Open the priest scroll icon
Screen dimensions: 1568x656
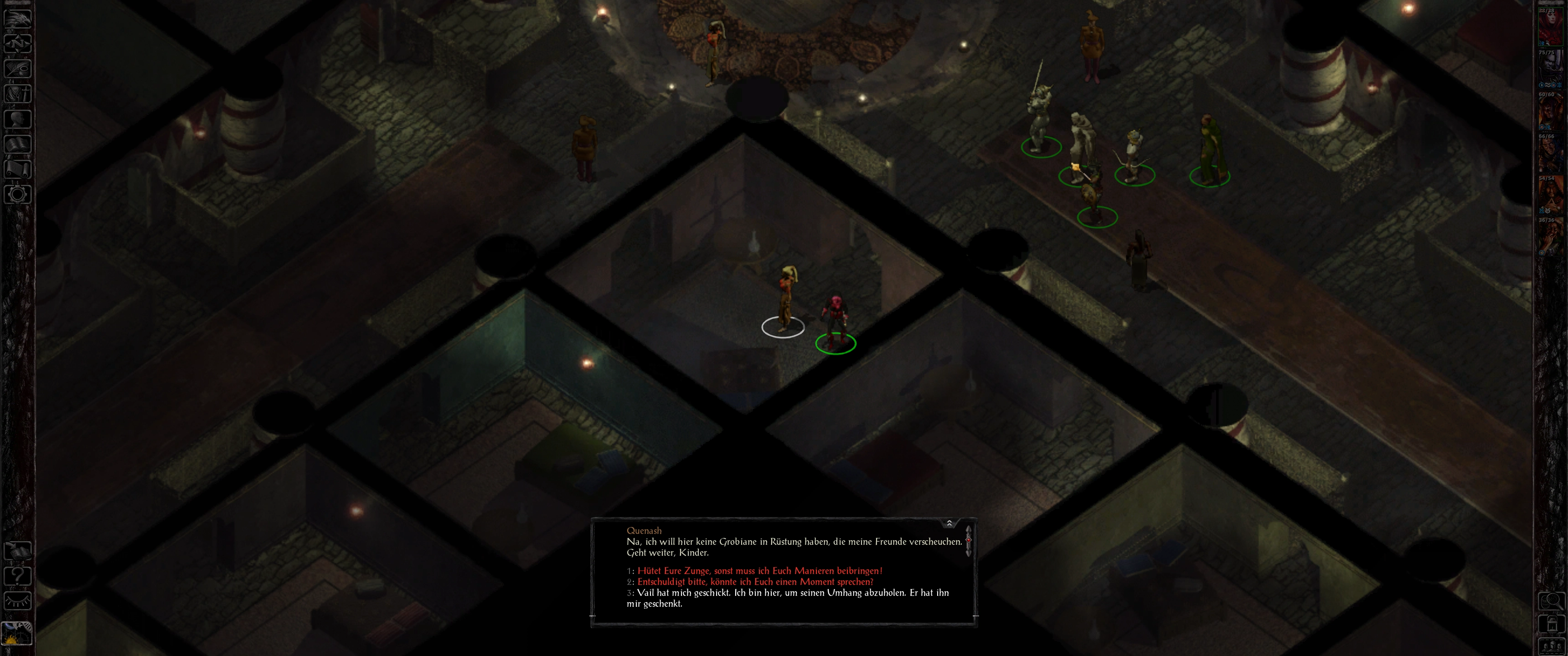tap(17, 169)
